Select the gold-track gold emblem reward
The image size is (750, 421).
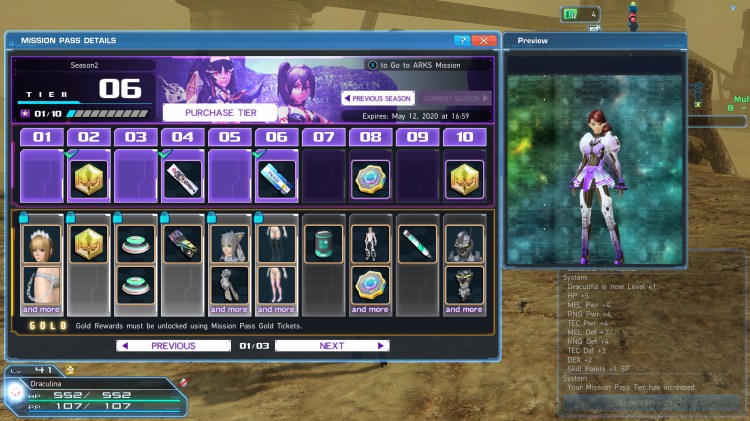point(88,244)
